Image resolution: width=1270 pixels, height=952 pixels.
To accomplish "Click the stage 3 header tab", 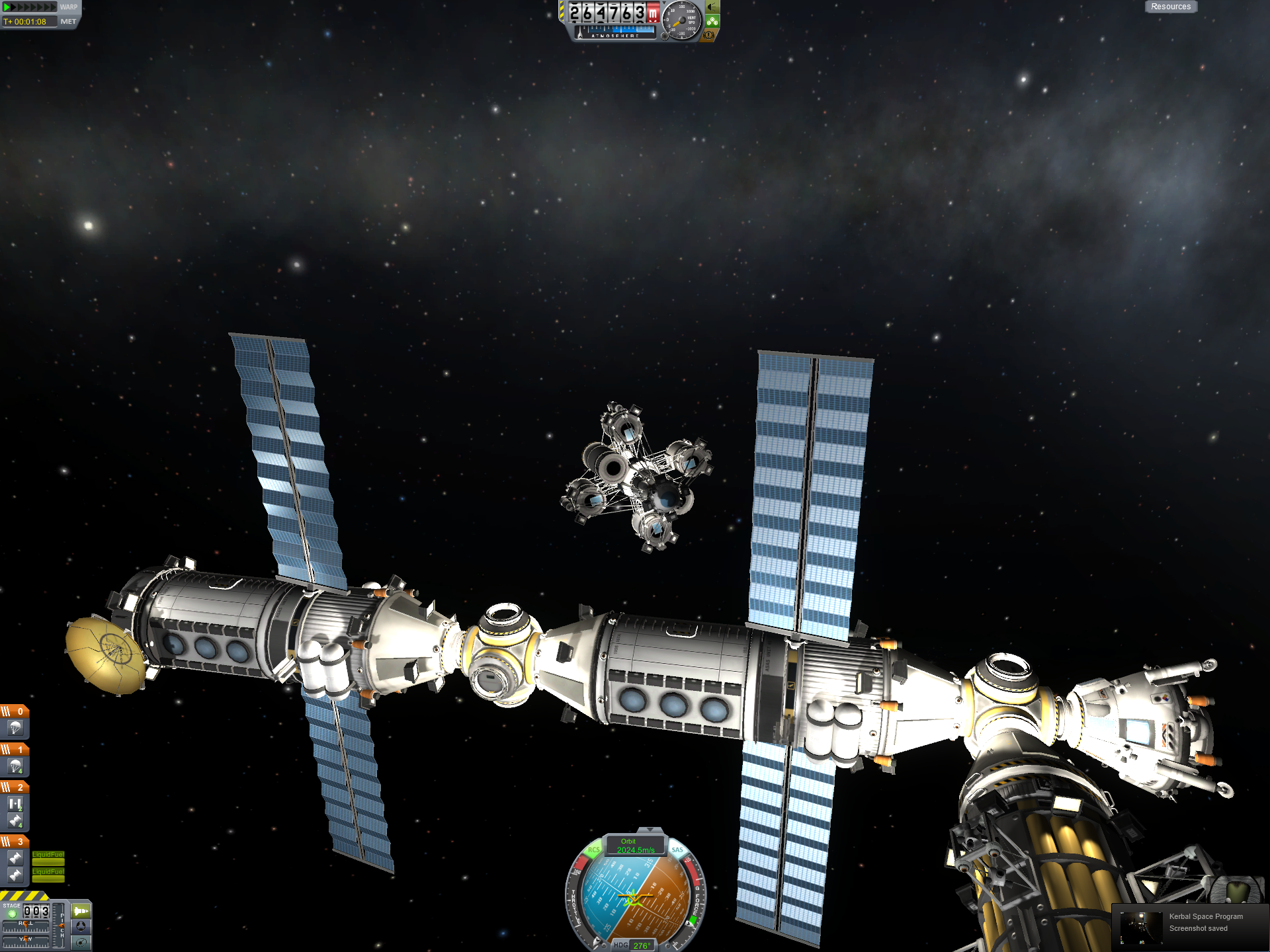I will pos(14,842).
